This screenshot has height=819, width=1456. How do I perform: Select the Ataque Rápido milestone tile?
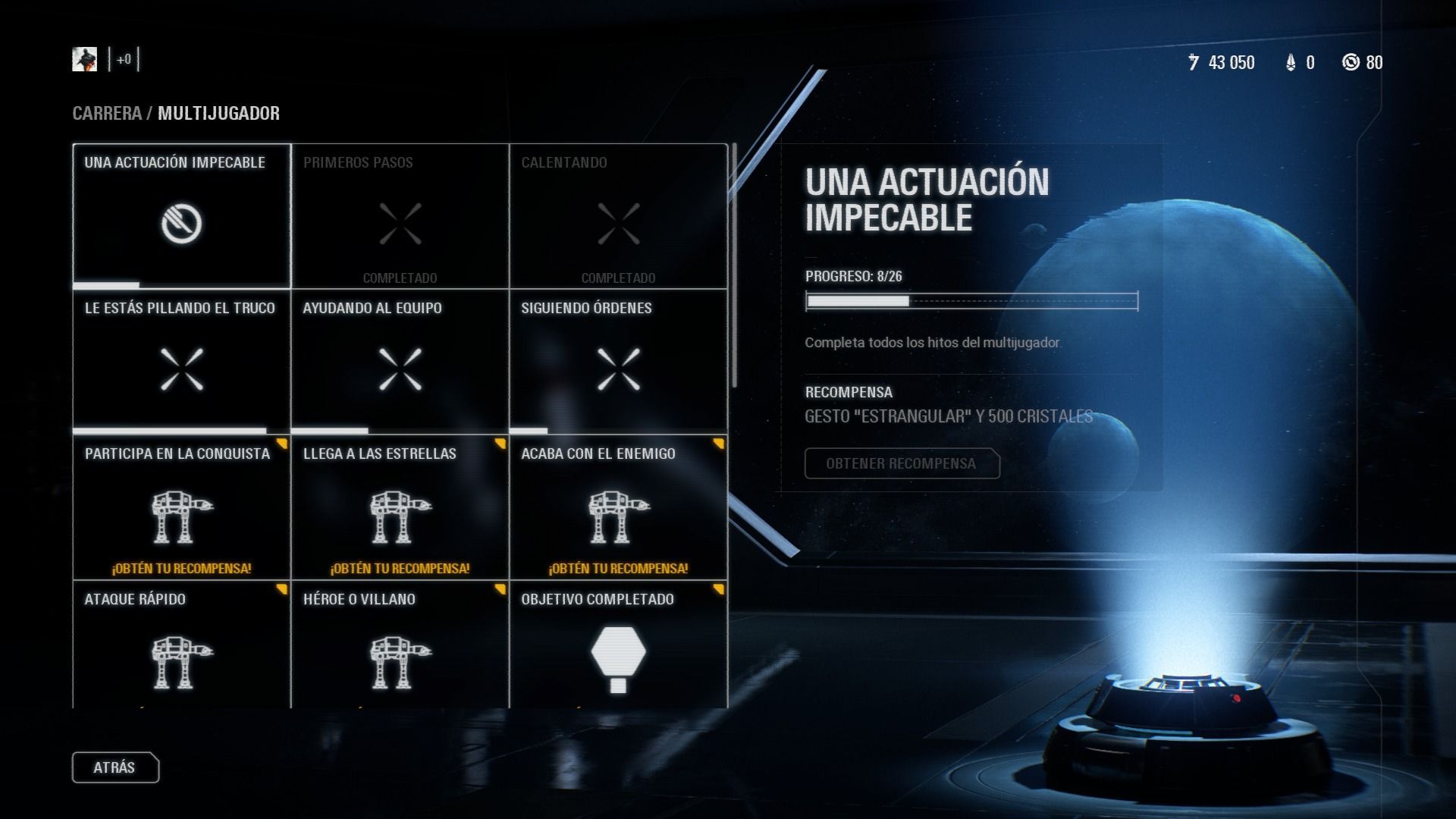(182, 649)
